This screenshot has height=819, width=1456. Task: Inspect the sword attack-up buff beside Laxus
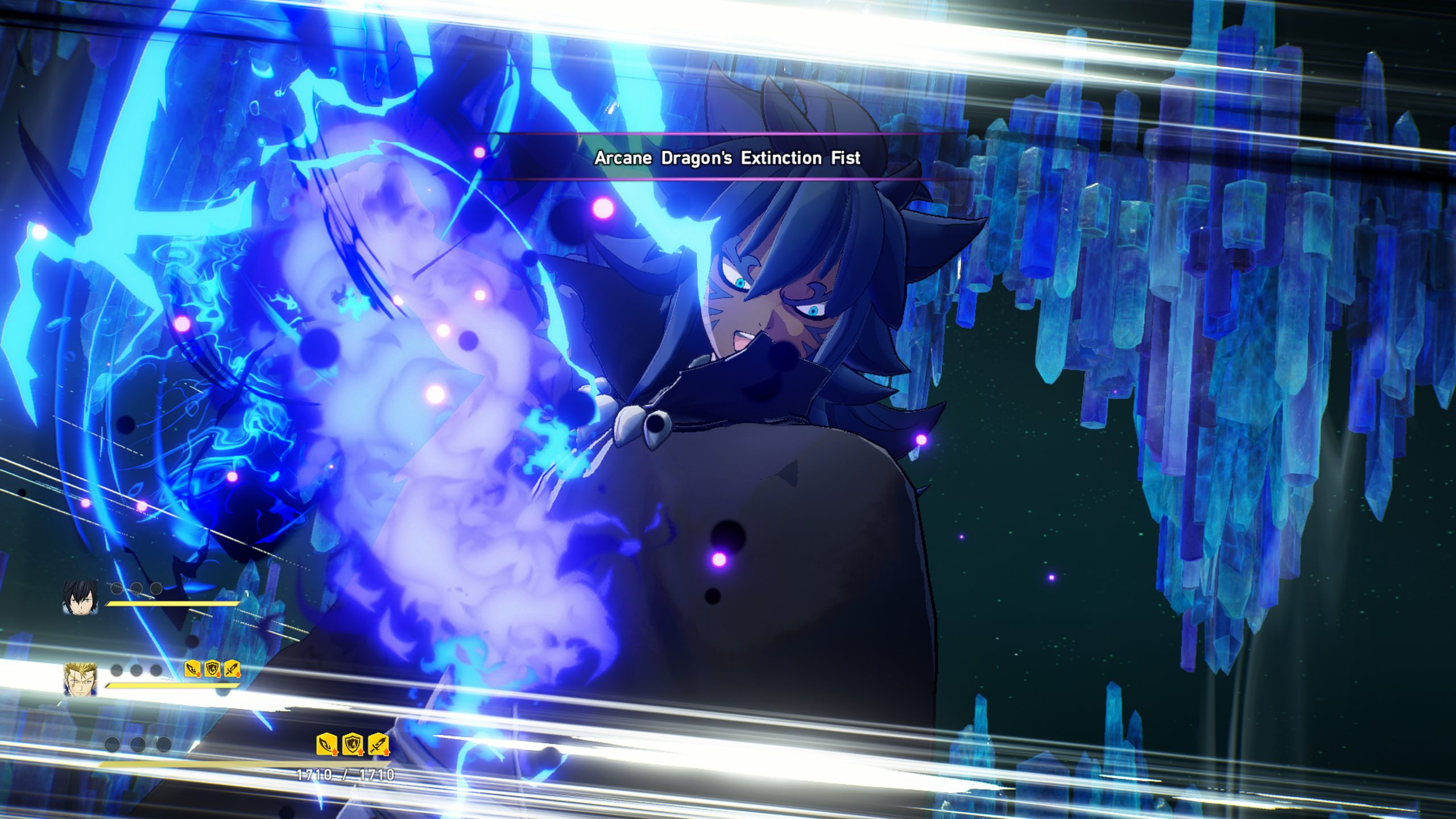point(231,669)
